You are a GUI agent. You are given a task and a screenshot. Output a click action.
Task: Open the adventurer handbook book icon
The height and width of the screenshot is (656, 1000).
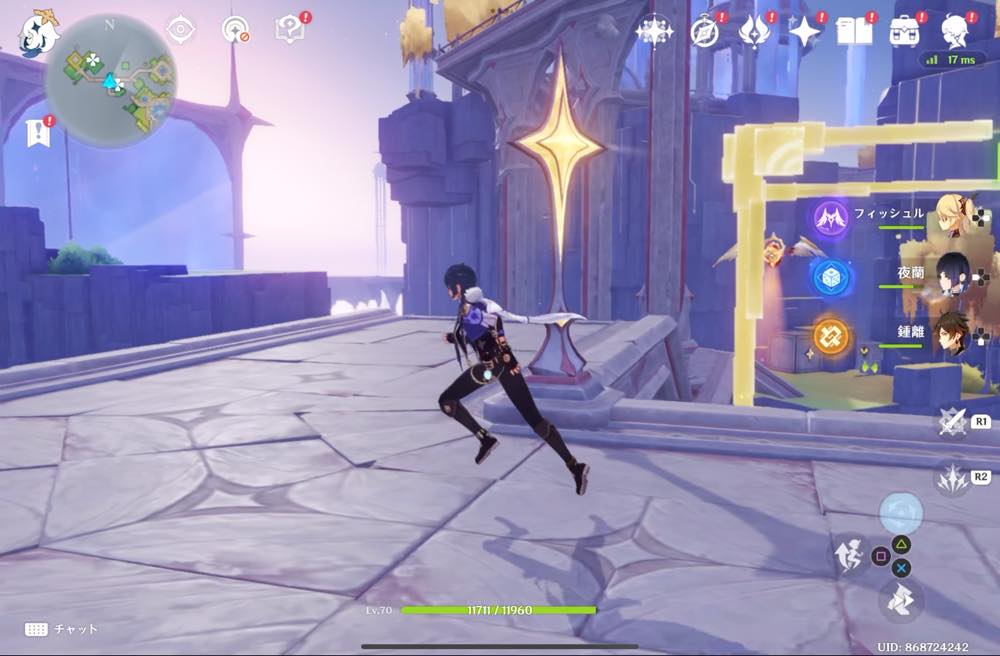(853, 31)
